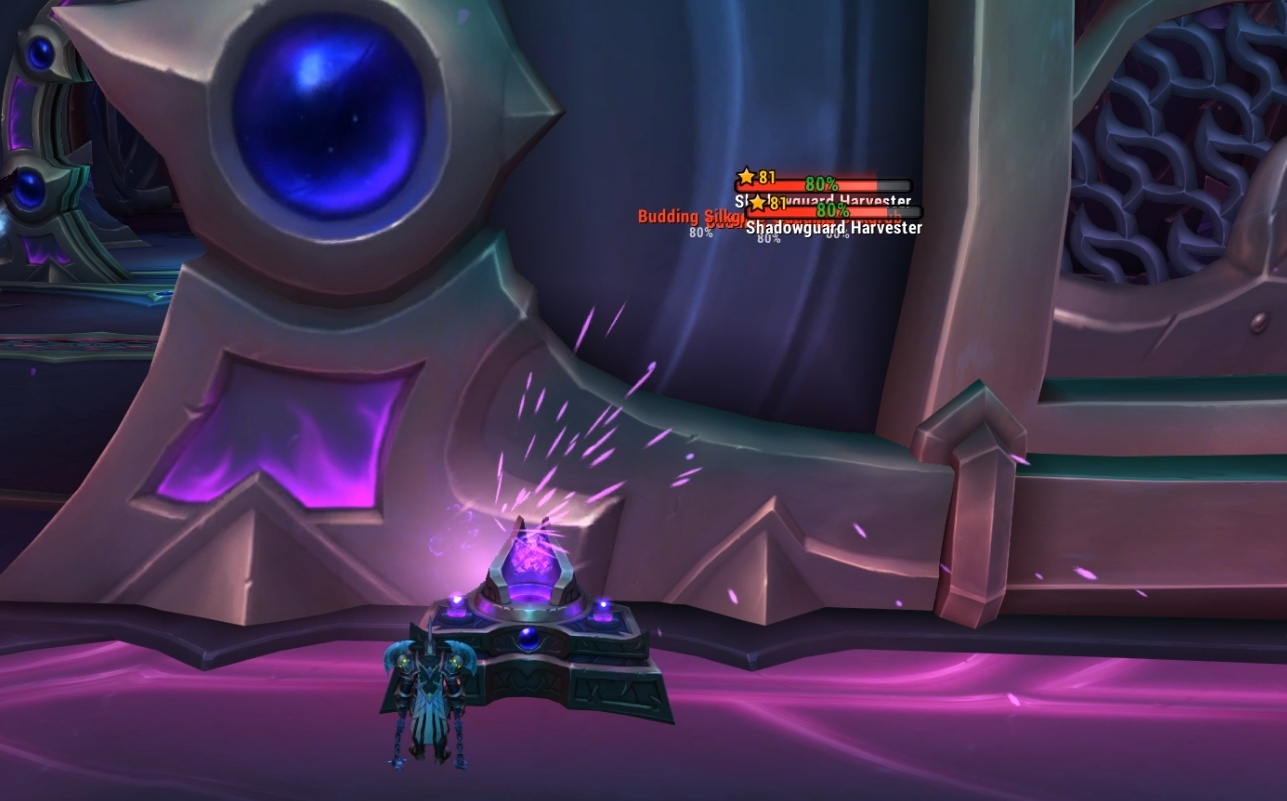Select the level 81 indicator beside the top star
This screenshot has height=801, width=1287.
pos(768,178)
